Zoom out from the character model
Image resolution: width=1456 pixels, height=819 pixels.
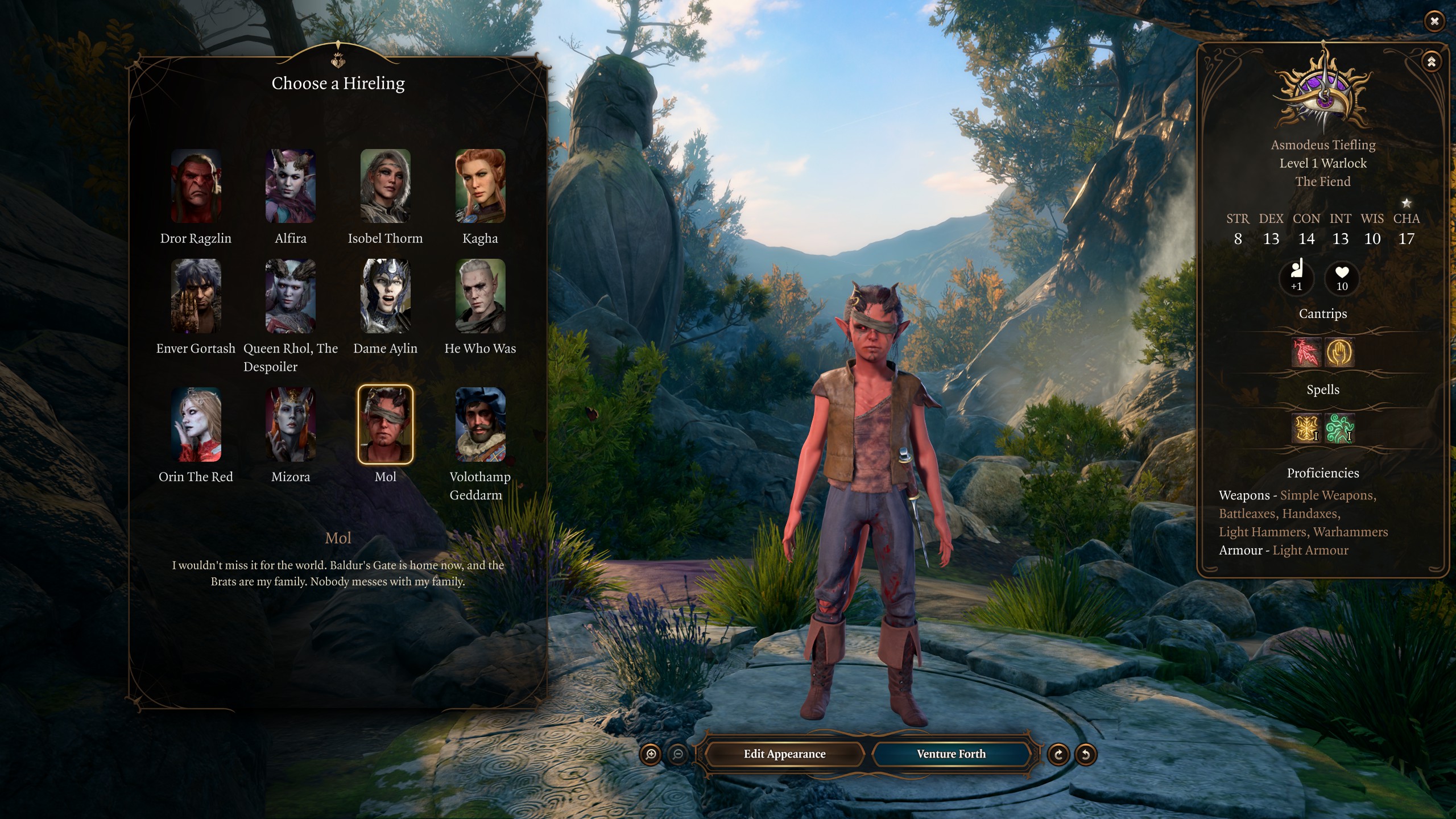678,755
